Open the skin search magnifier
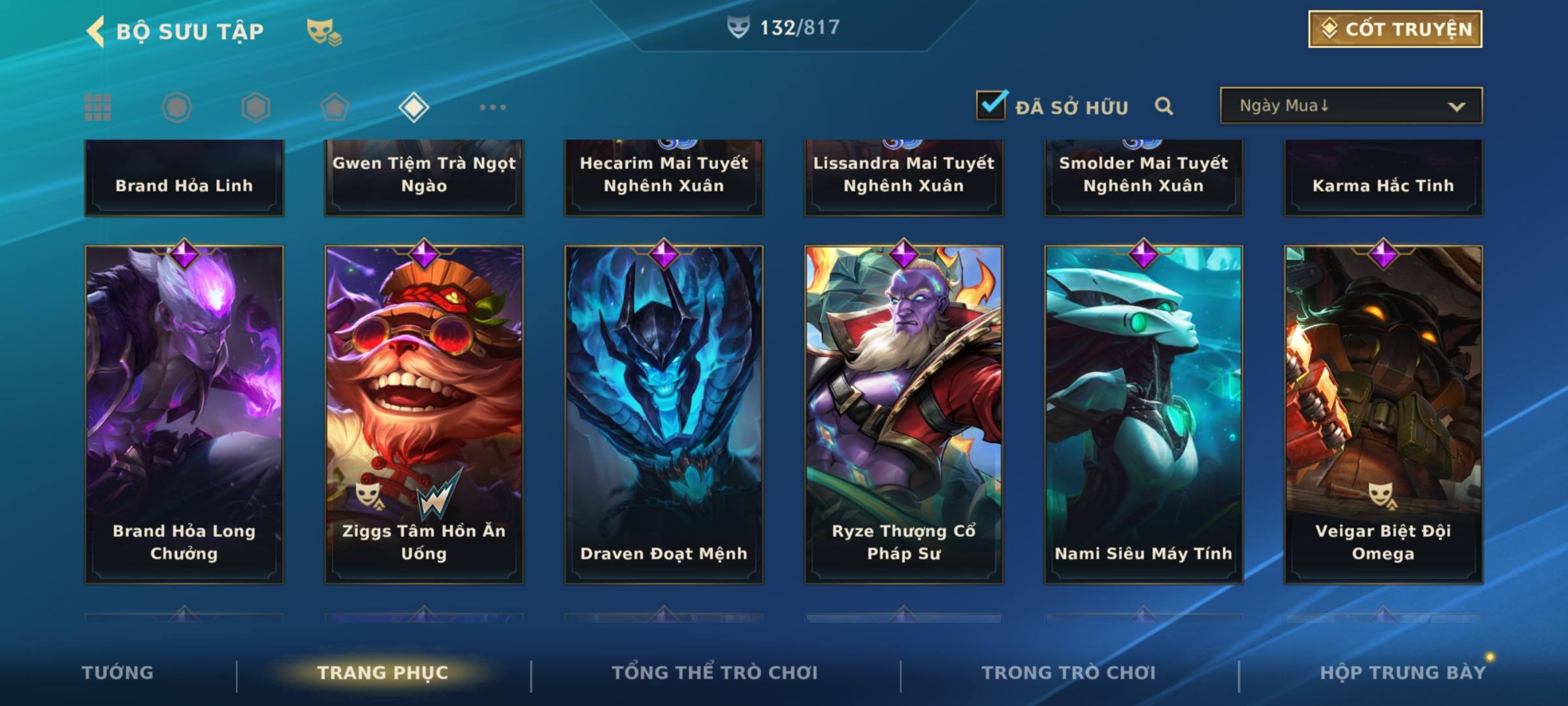The width and height of the screenshot is (1568, 706). tap(1164, 106)
